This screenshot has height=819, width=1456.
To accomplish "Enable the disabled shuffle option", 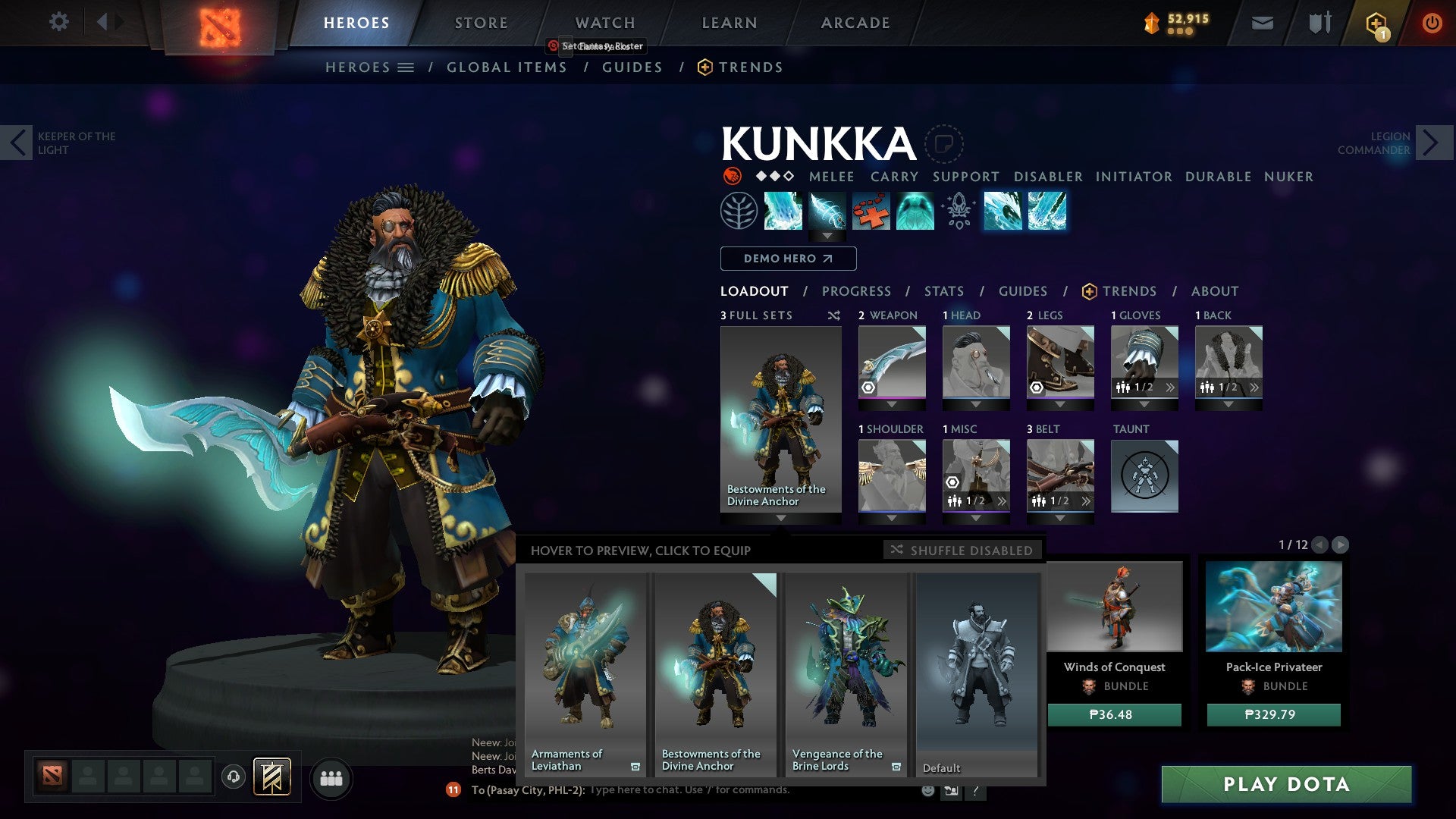I will [x=962, y=551].
